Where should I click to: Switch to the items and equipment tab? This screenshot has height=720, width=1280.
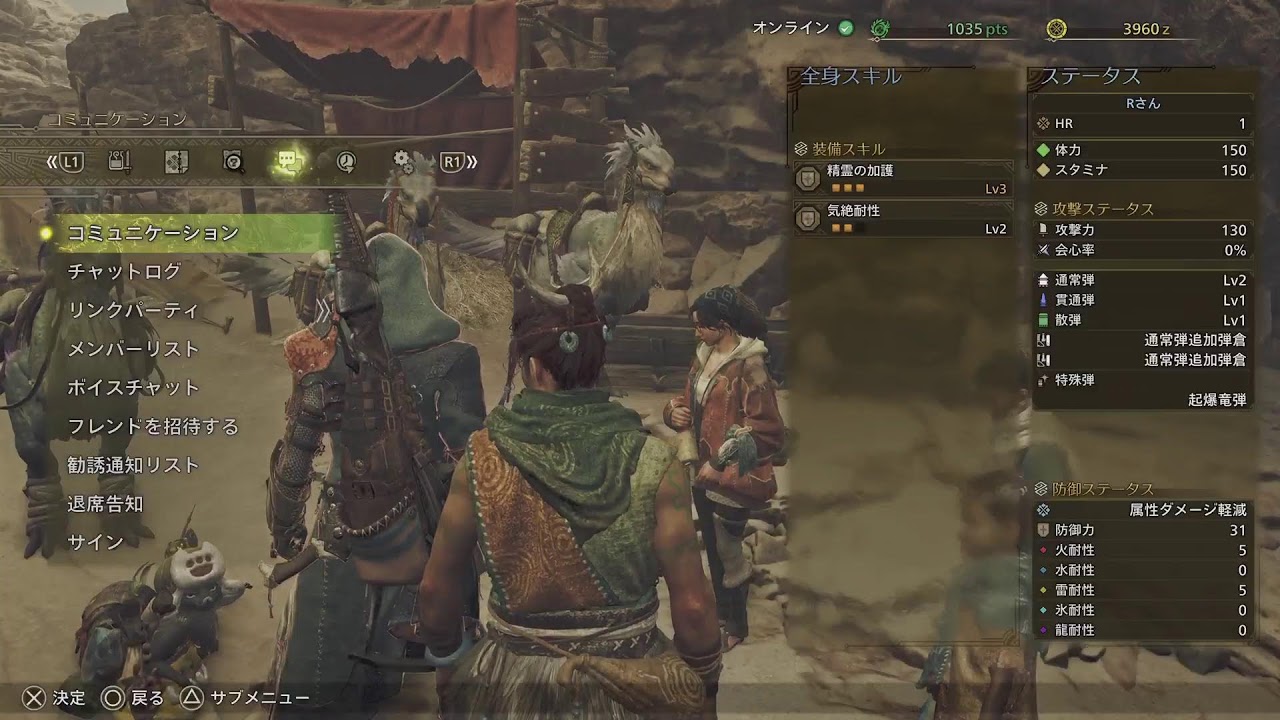(x=119, y=161)
